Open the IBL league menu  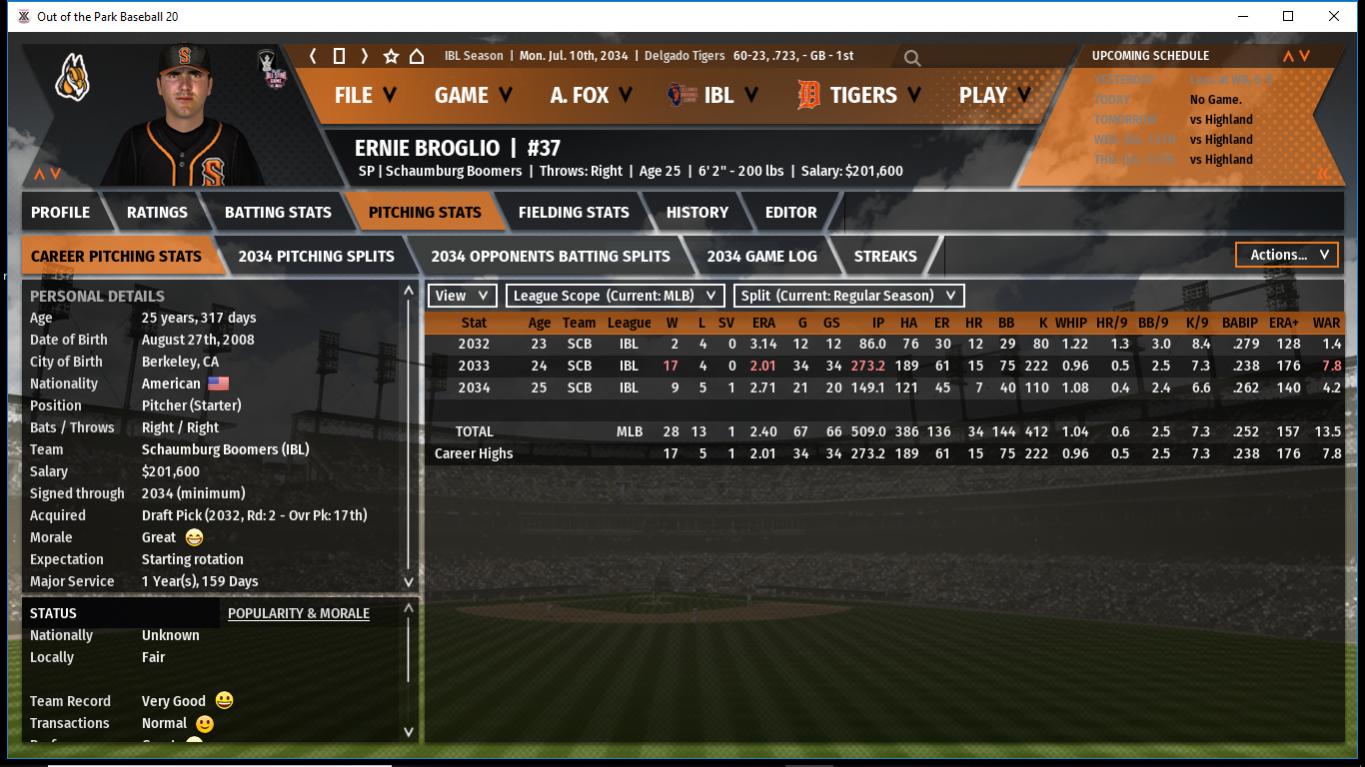715,95
